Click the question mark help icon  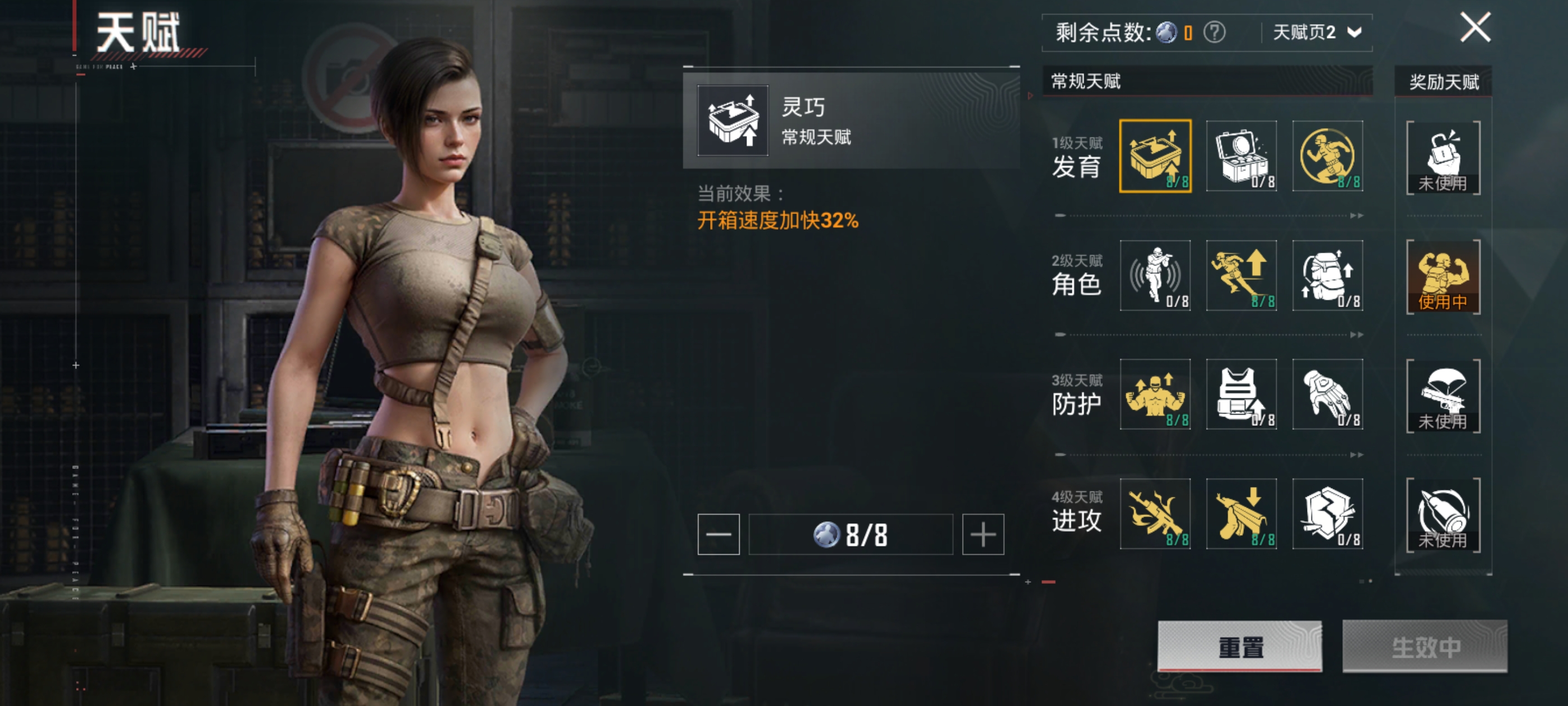[1214, 32]
